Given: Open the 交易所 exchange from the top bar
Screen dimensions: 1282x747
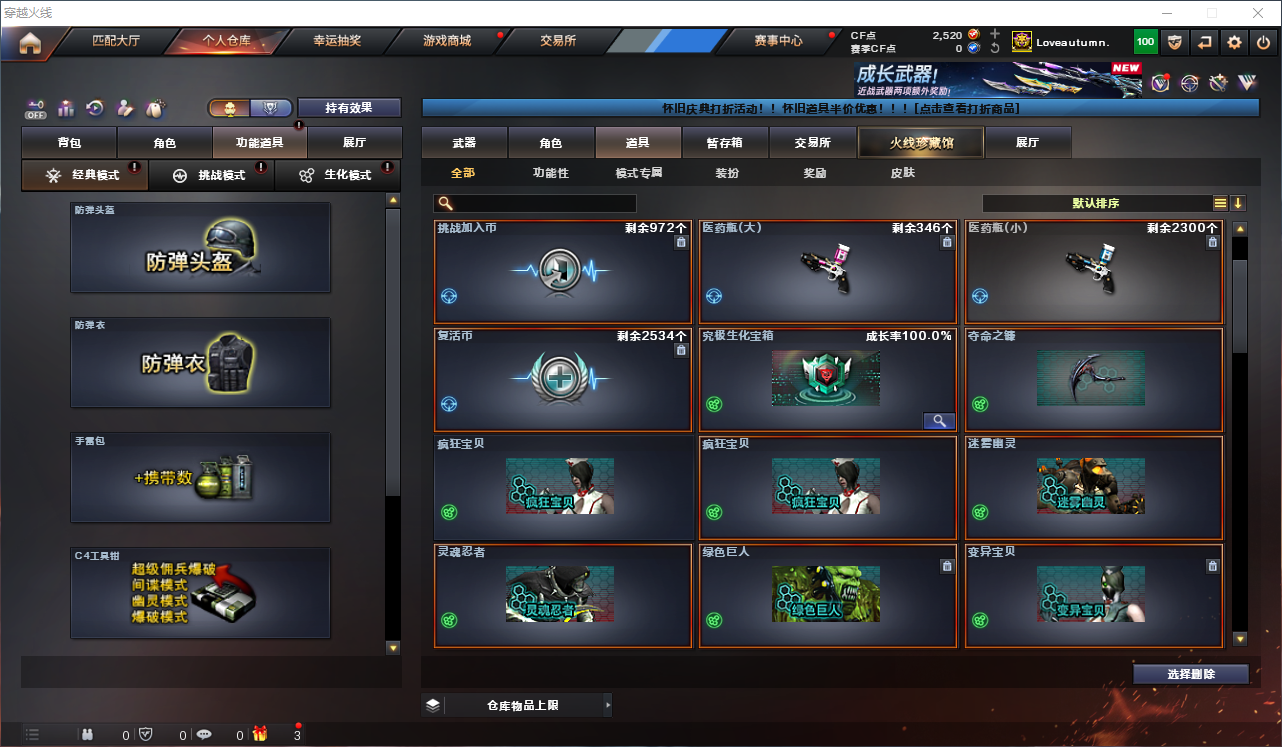Looking at the screenshot, I should (x=558, y=41).
